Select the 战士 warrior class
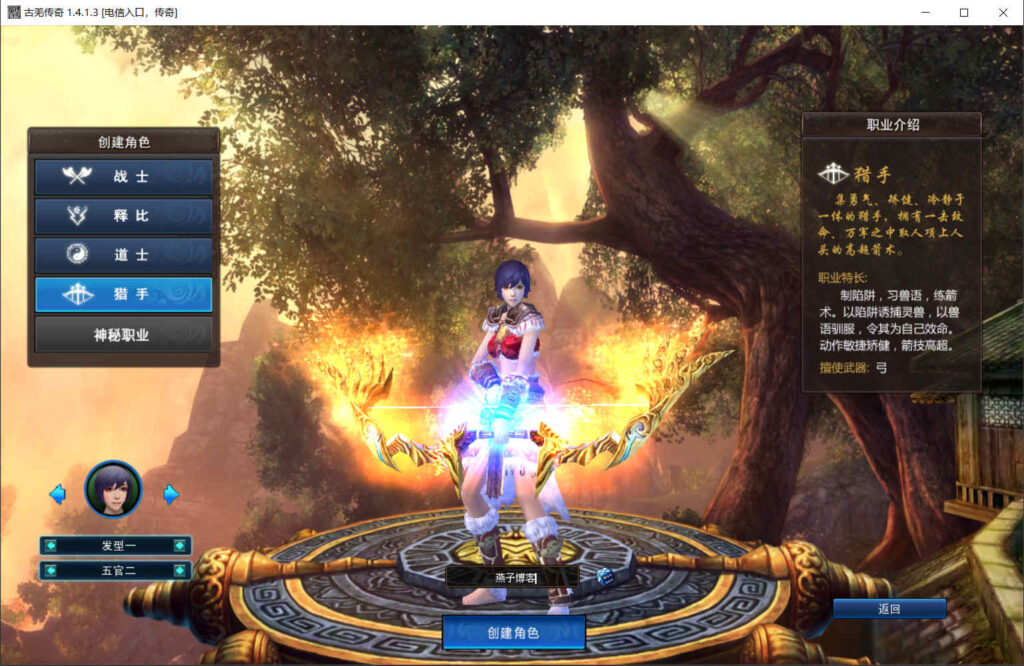The height and width of the screenshot is (666, 1024). click(x=123, y=177)
